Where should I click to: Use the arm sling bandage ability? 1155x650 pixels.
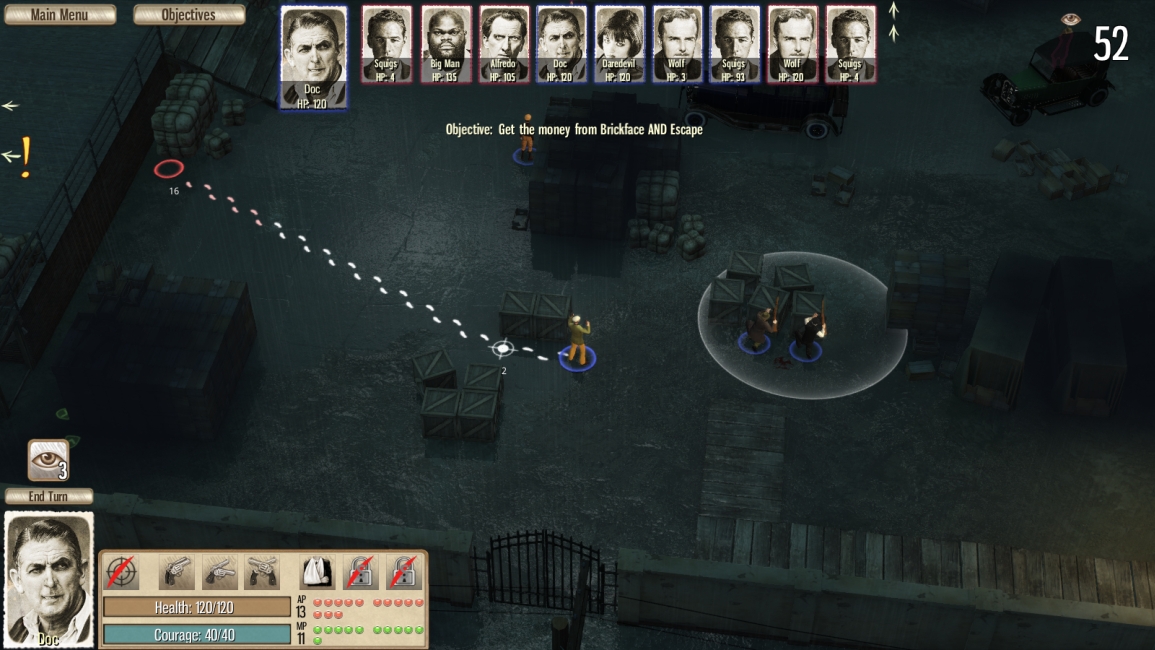[317, 572]
